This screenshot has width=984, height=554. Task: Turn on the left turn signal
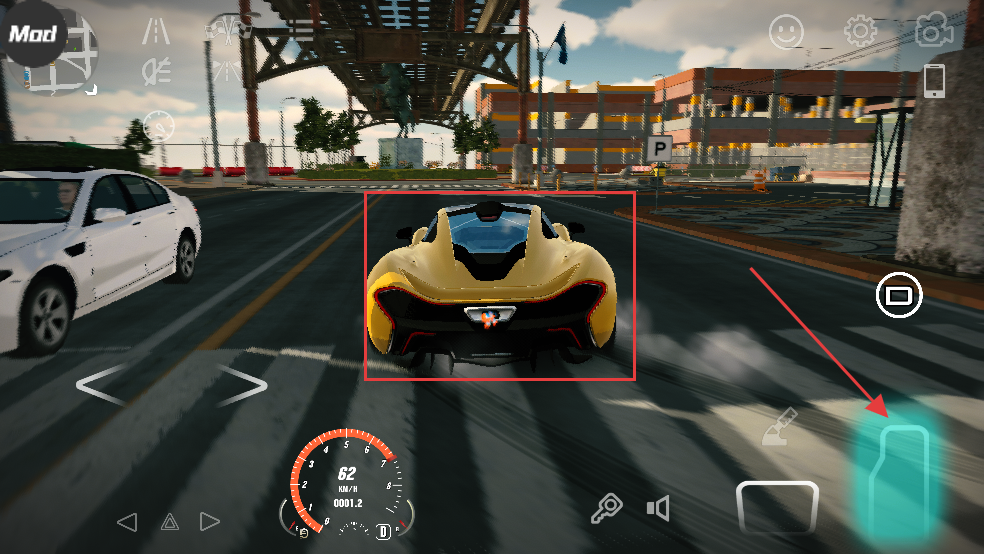click(126, 521)
